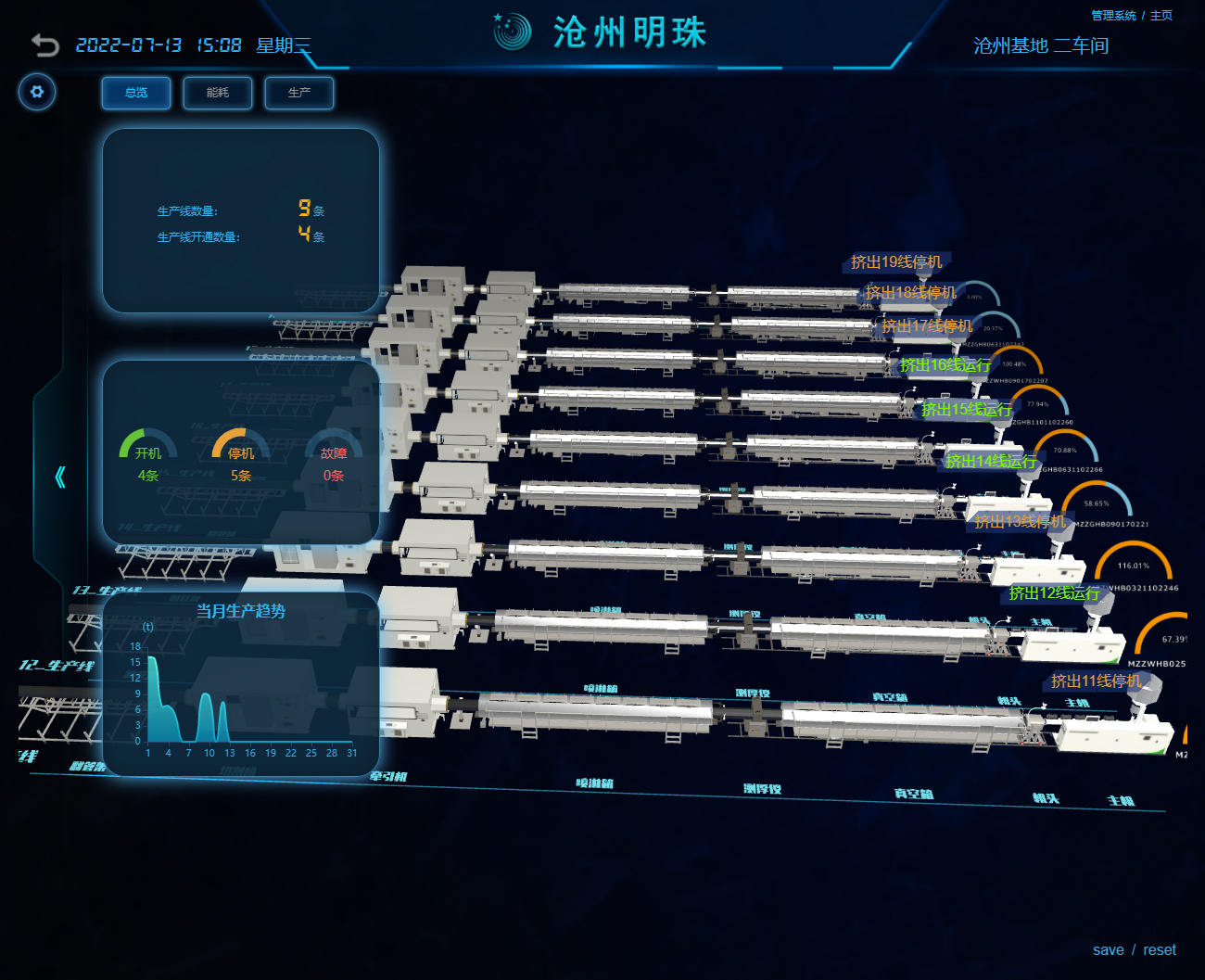Select the 挤出12线运行 line label

1054,593
